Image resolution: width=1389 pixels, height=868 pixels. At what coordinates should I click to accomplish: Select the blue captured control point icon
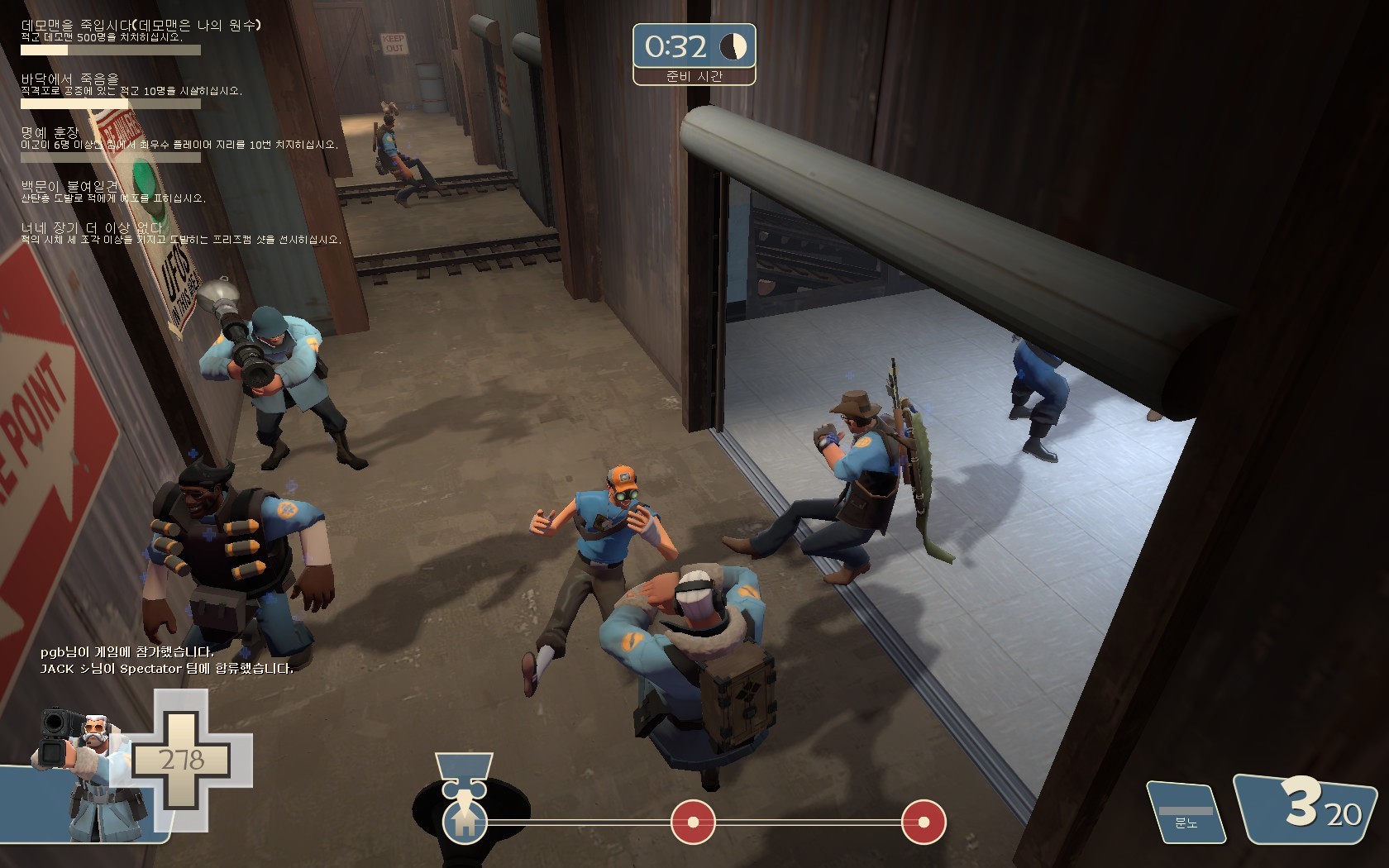click(x=464, y=821)
